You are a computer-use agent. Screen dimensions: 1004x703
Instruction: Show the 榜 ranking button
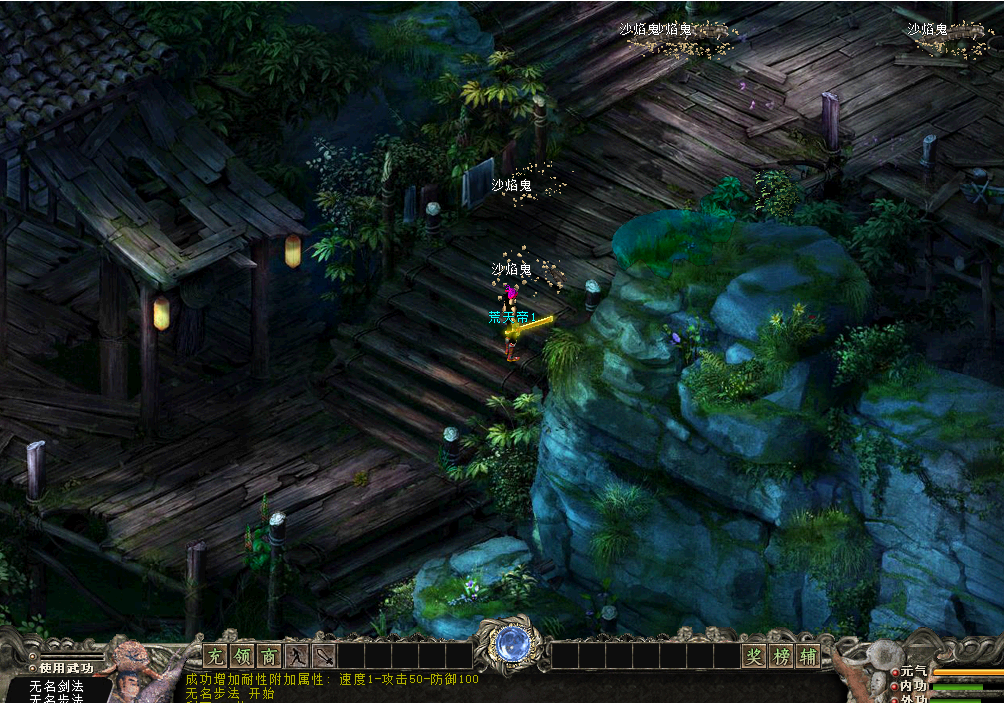[781, 656]
